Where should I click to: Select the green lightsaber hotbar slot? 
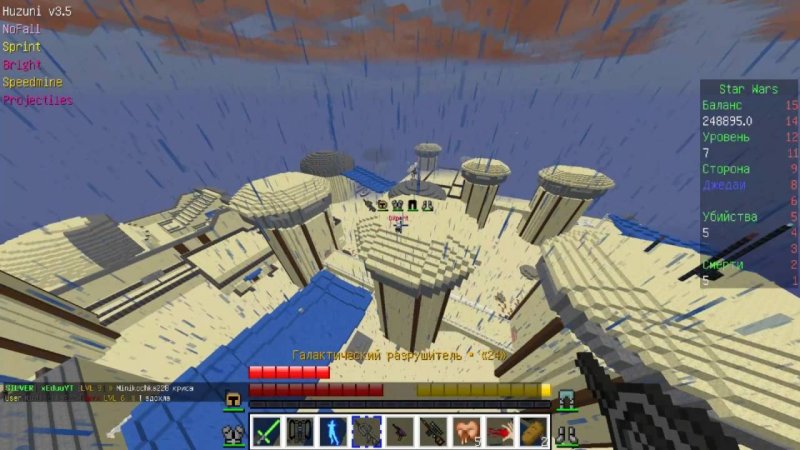pyautogui.click(x=266, y=431)
